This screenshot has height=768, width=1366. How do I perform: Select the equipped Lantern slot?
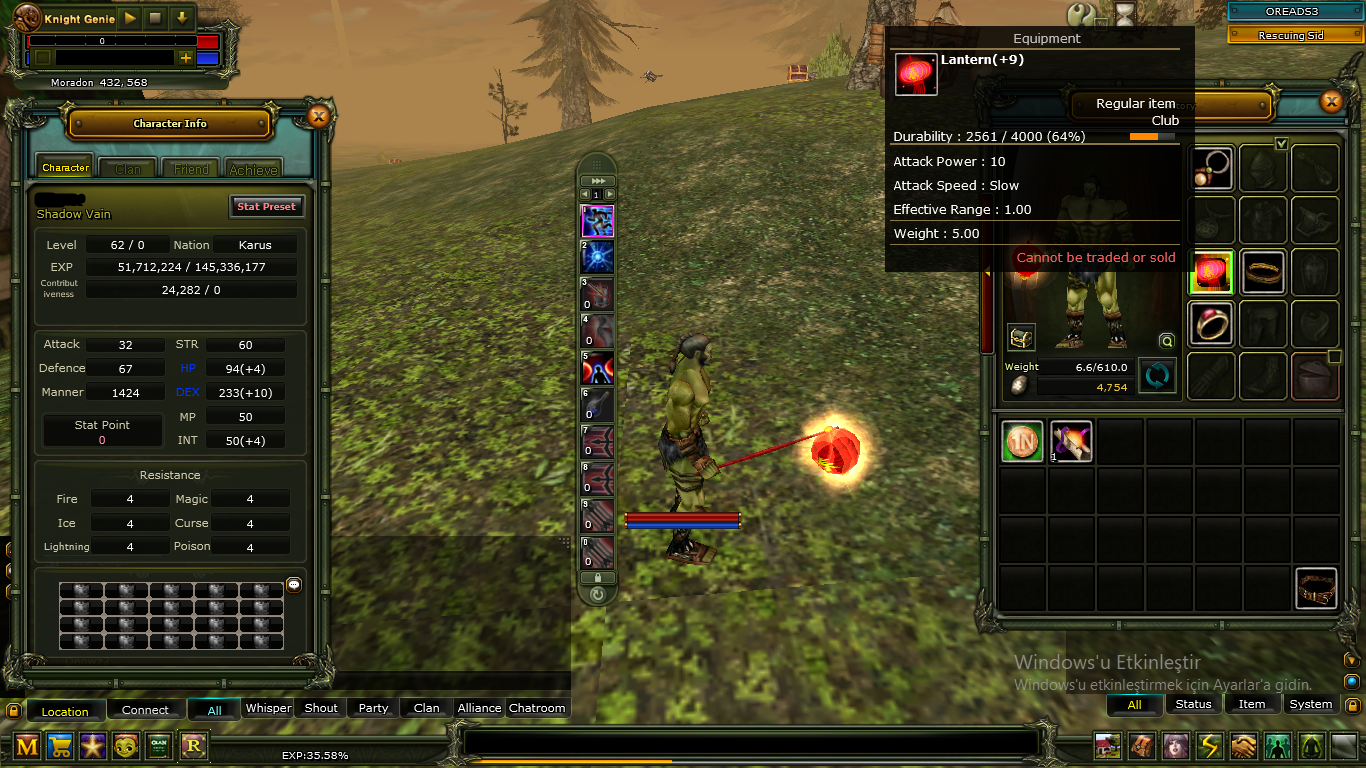click(1211, 272)
